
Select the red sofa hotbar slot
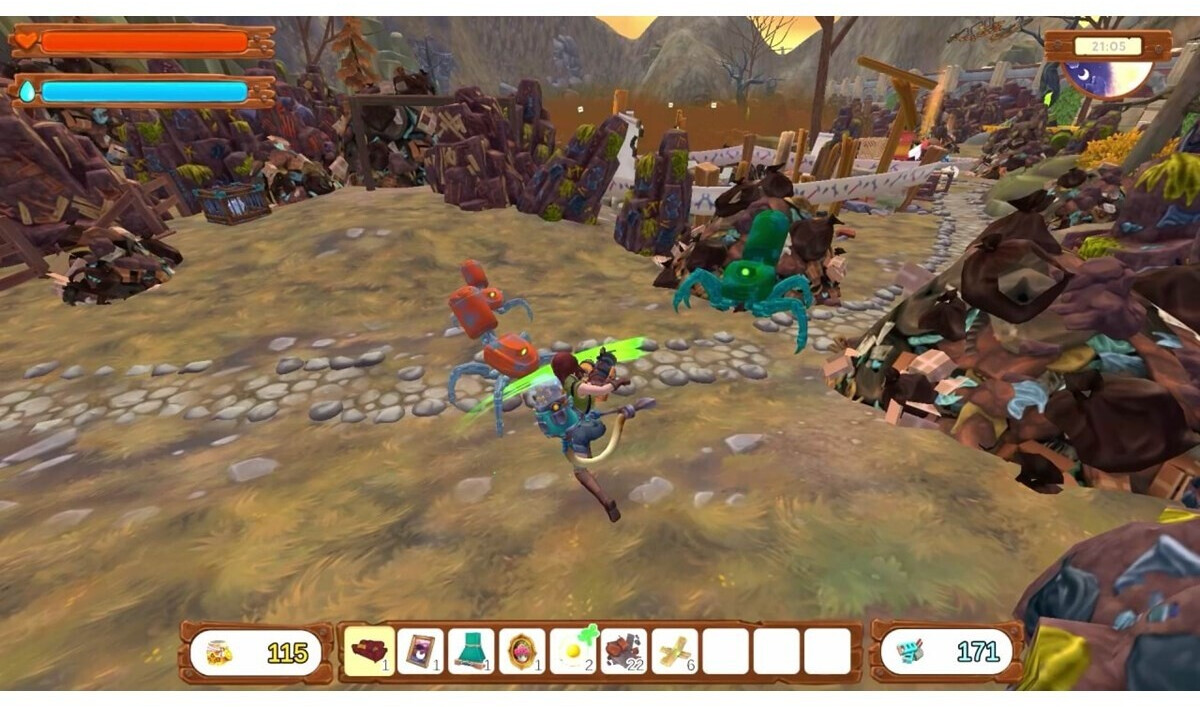coord(370,651)
